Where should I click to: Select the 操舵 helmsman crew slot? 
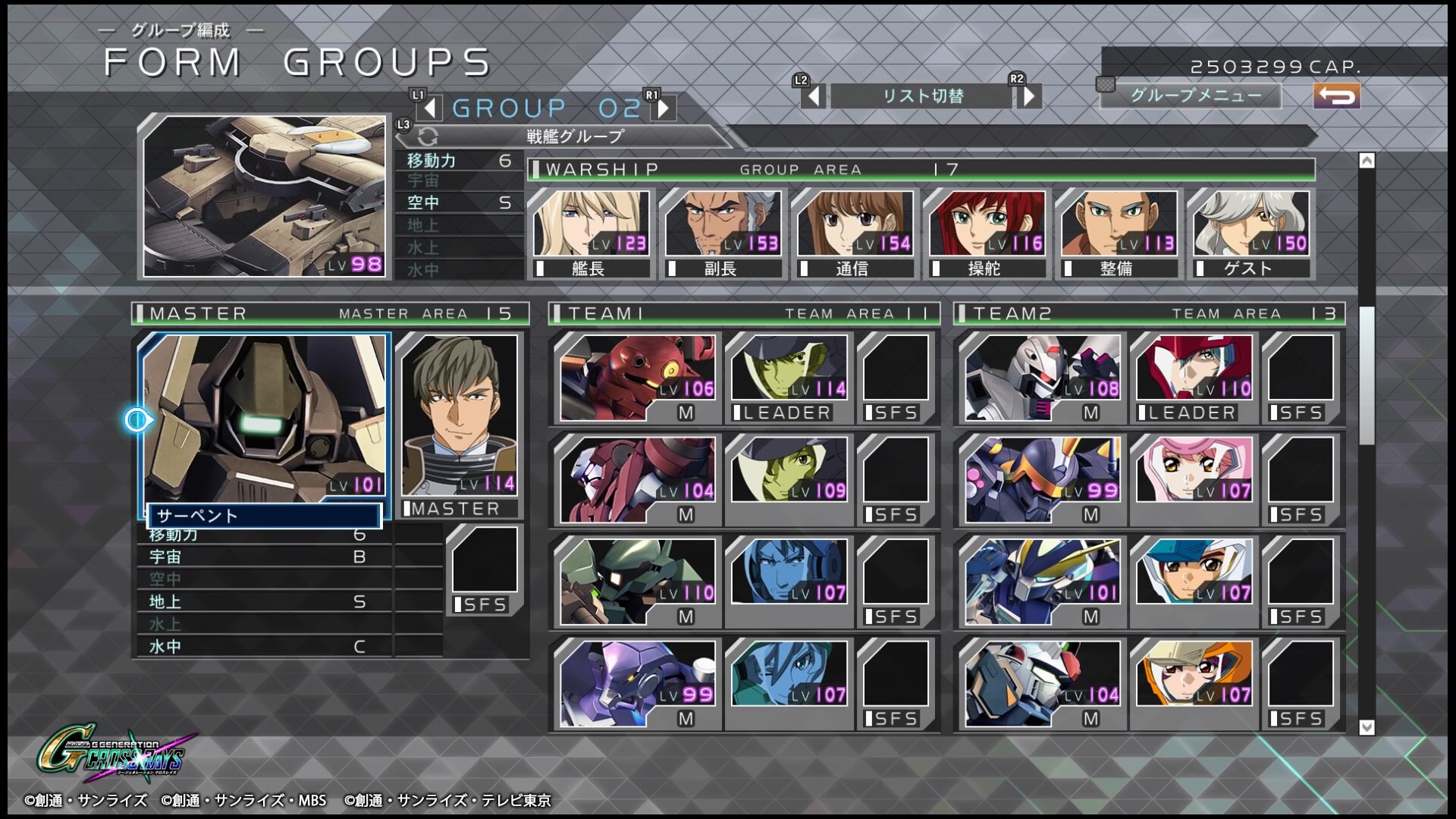tap(987, 234)
